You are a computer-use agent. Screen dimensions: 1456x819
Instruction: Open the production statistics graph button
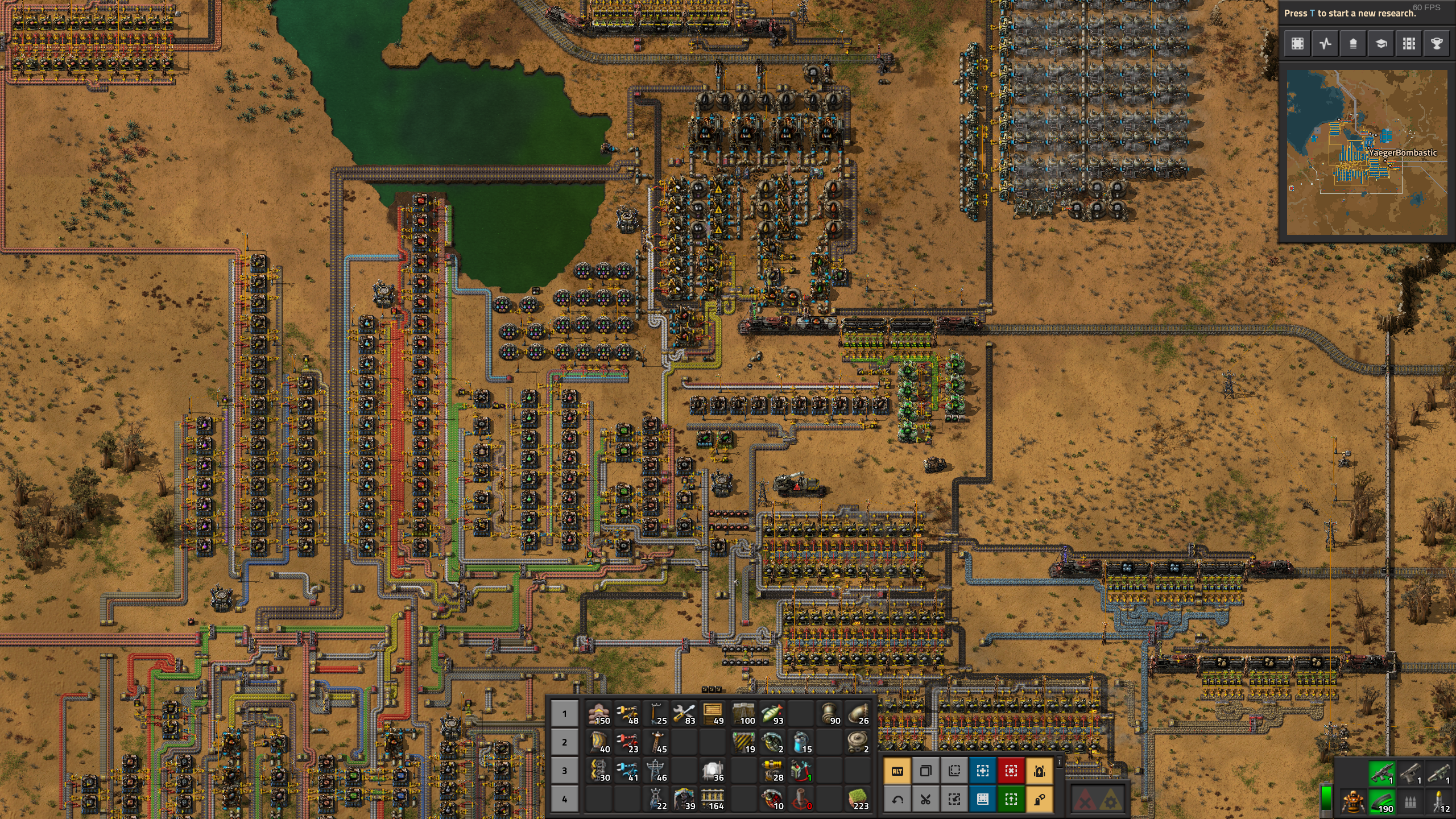1325,44
